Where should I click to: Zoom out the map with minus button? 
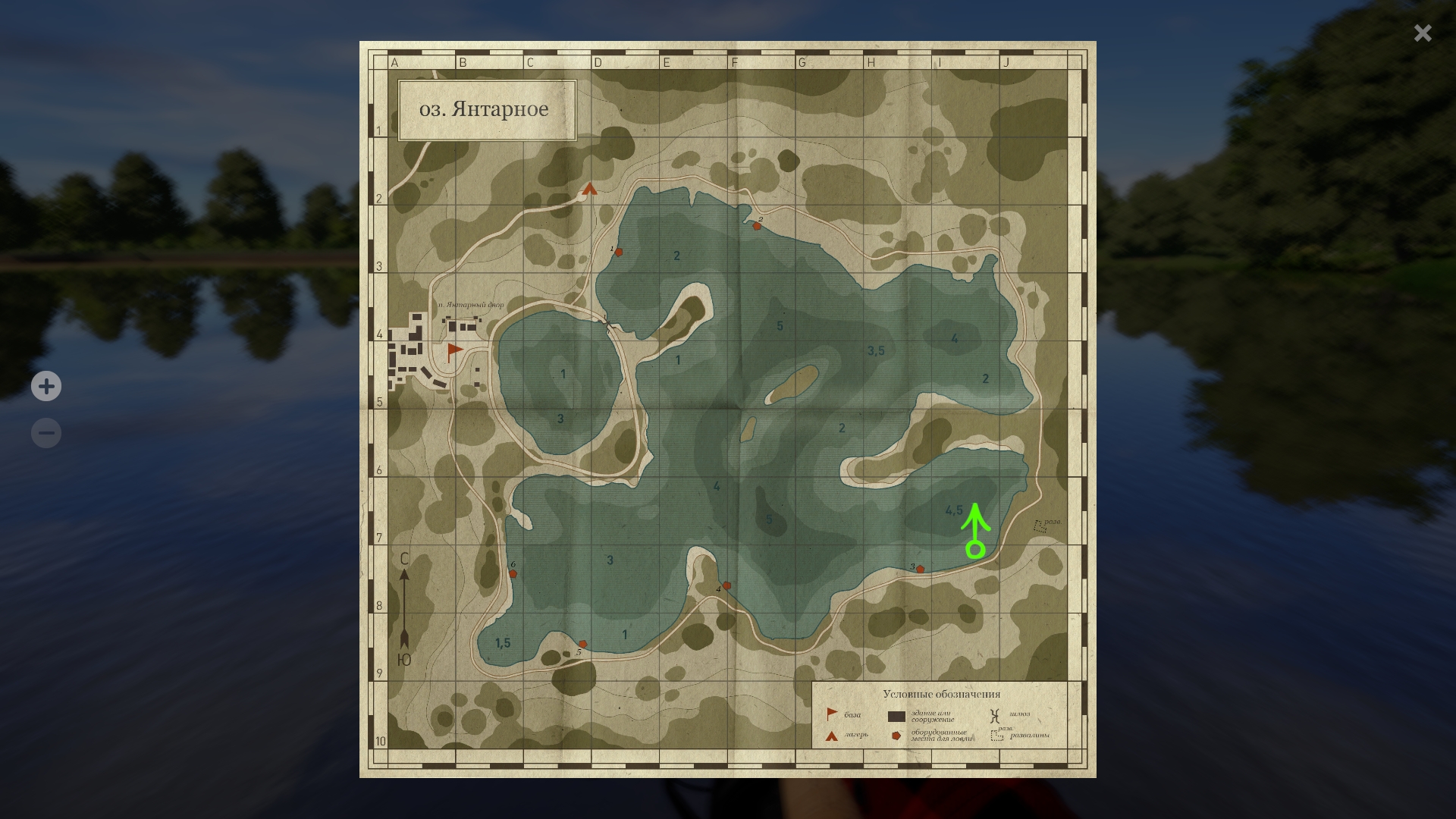46,433
